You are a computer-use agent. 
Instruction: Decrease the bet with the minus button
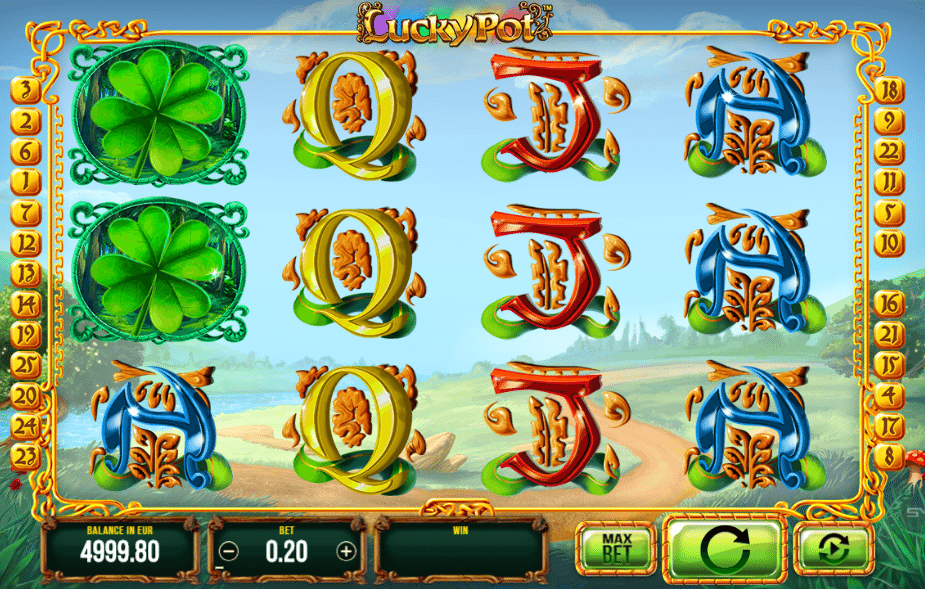230,550
